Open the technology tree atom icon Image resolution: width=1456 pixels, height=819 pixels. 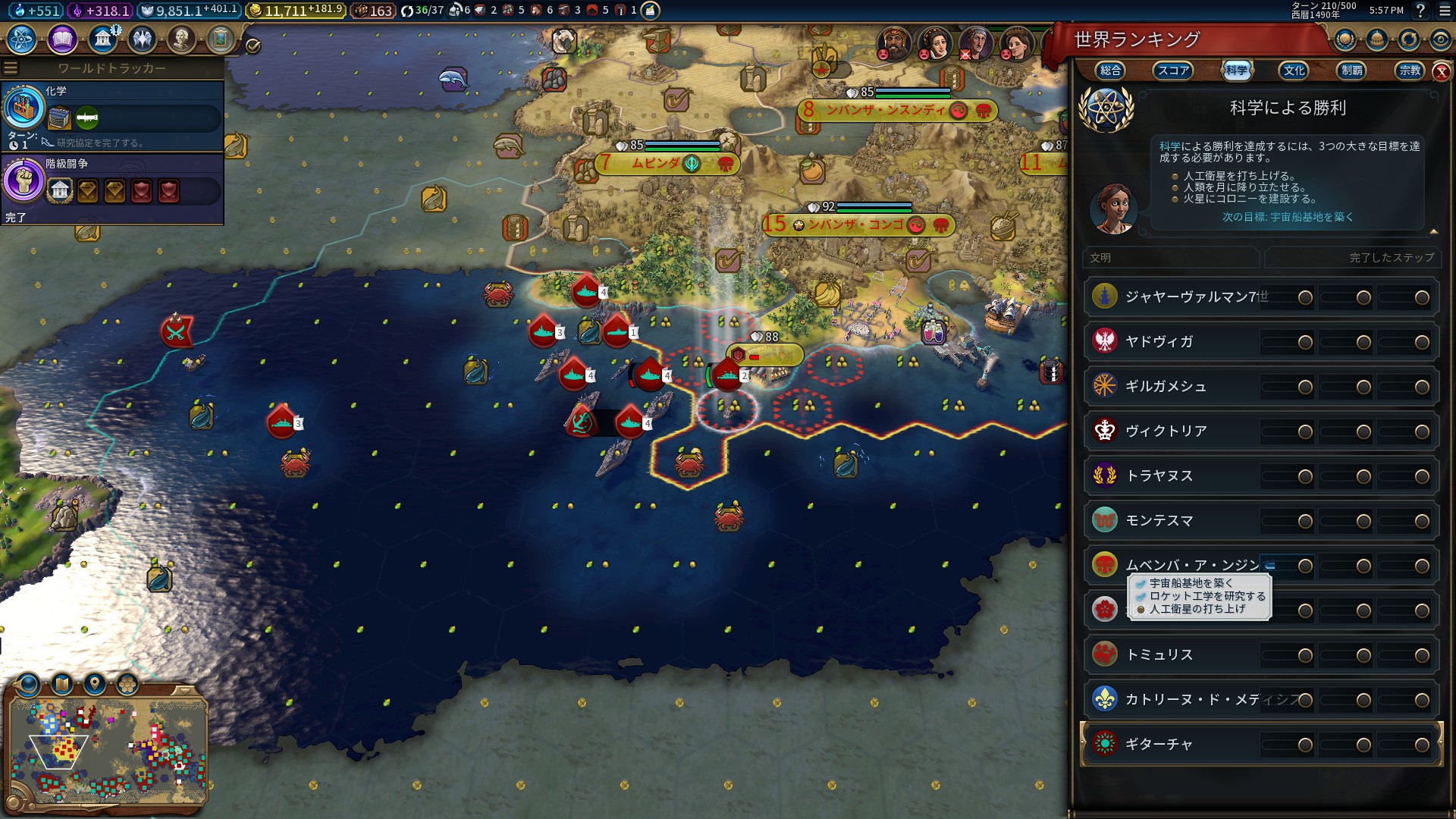(x=22, y=39)
